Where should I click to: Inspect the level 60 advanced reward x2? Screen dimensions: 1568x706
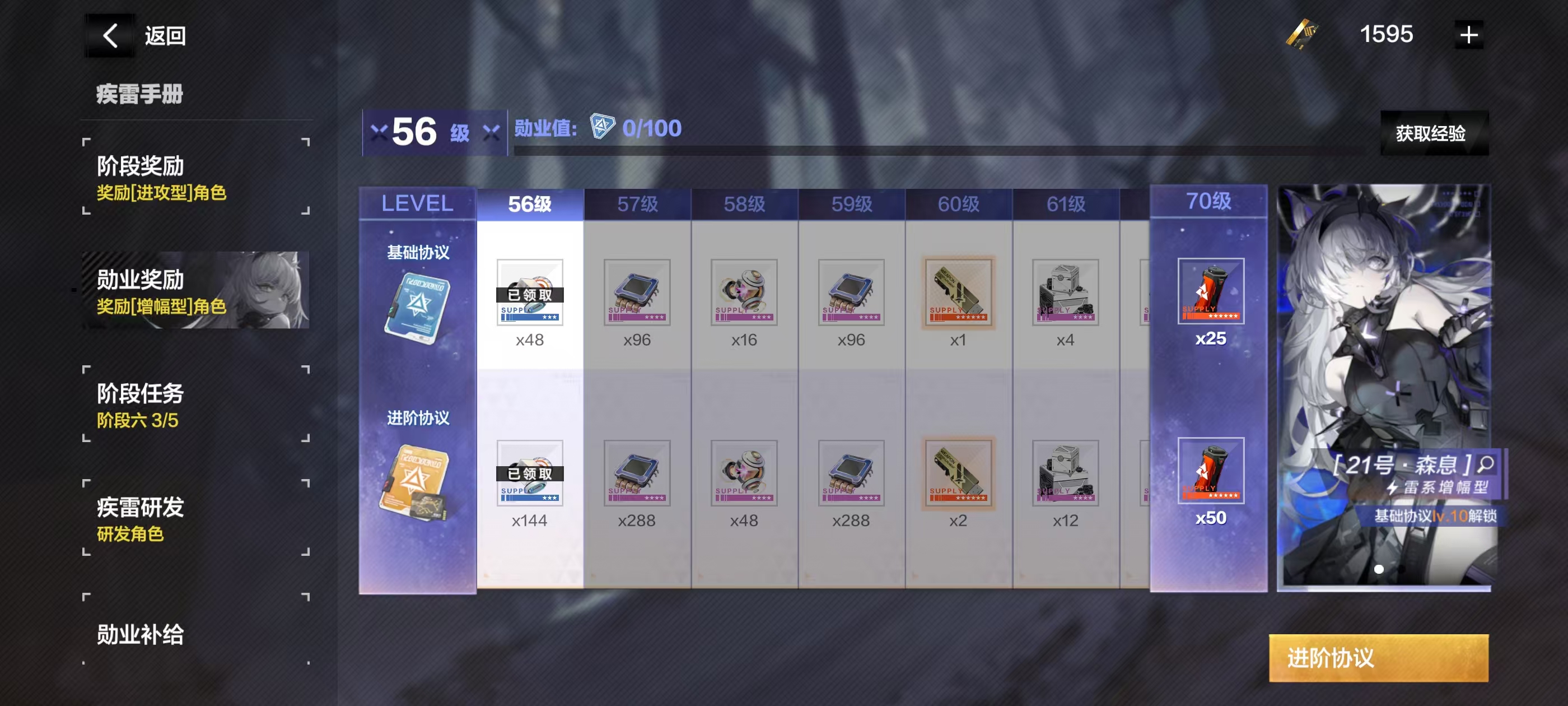[958, 473]
